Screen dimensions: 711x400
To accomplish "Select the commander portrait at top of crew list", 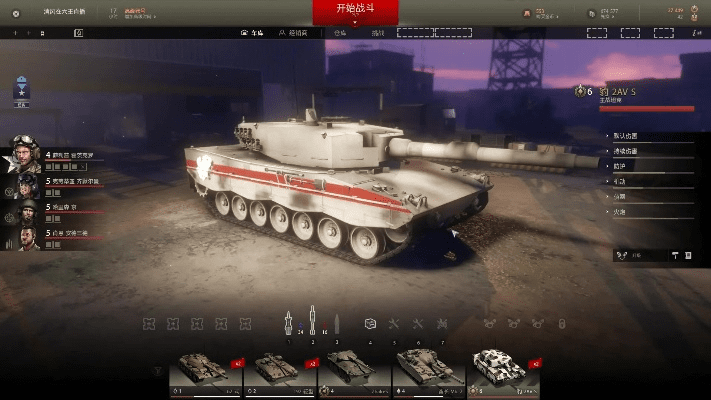I will (23, 155).
